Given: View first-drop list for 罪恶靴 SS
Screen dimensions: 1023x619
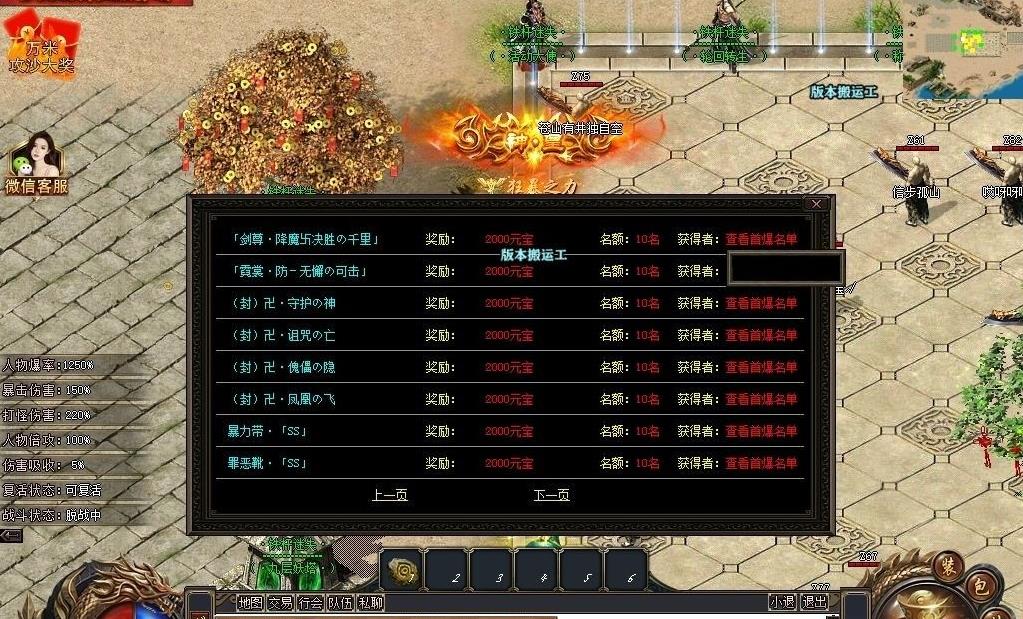Looking at the screenshot, I should point(761,463).
